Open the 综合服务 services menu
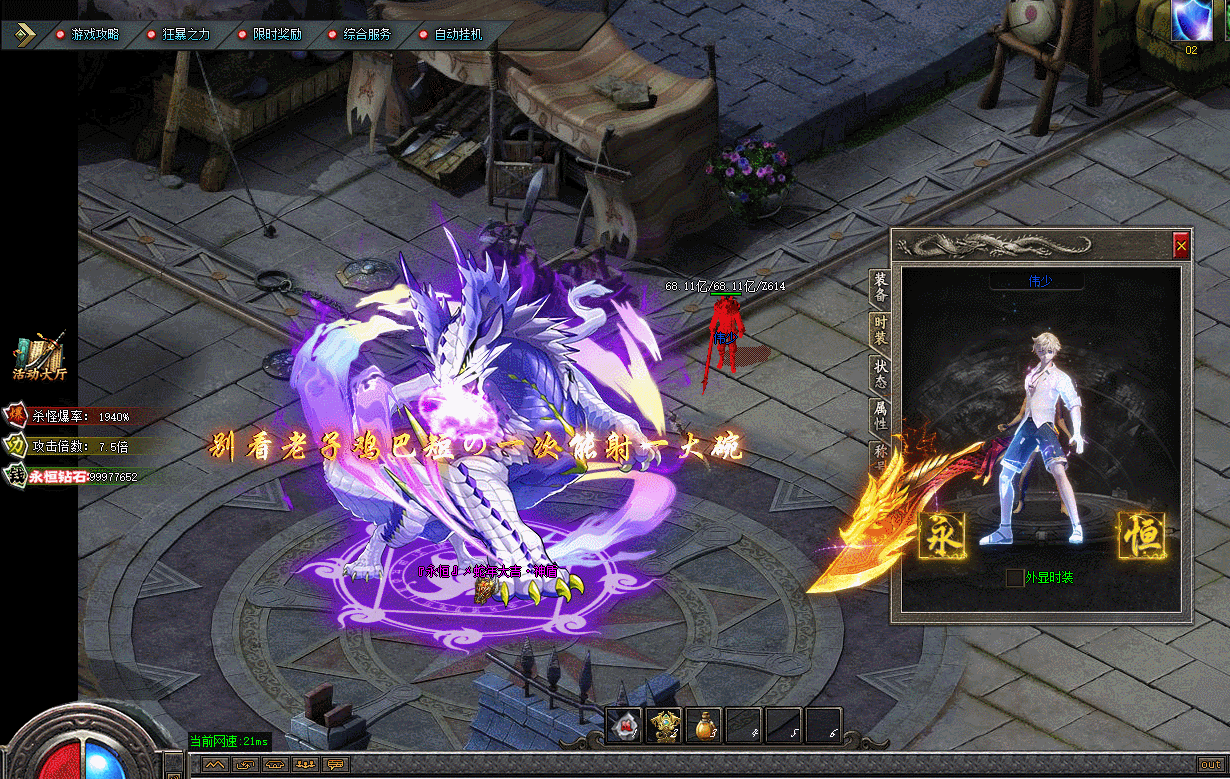 367,34
